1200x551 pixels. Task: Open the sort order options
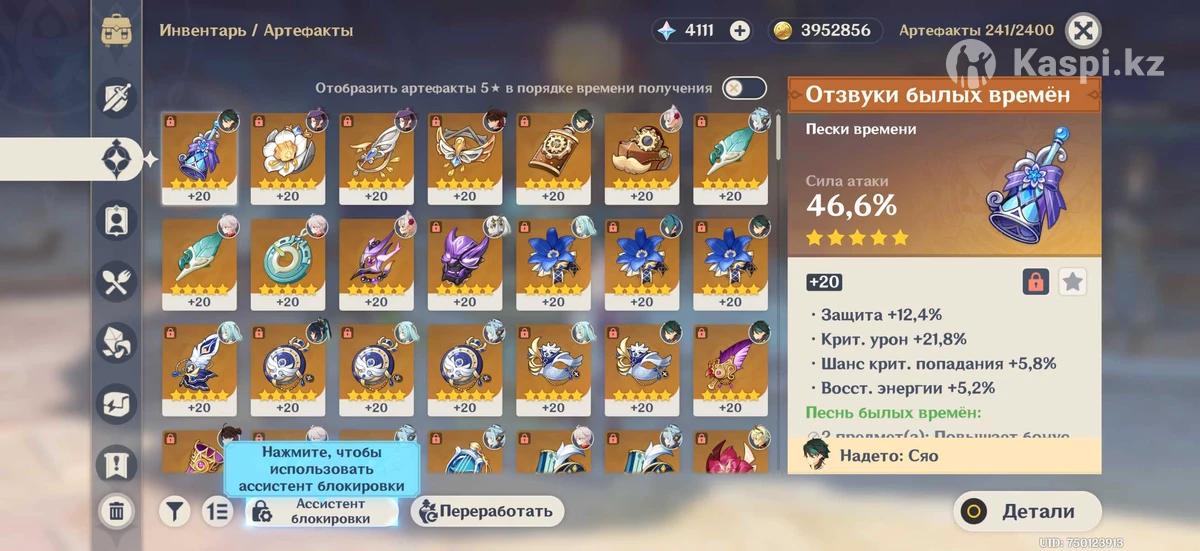pos(217,511)
